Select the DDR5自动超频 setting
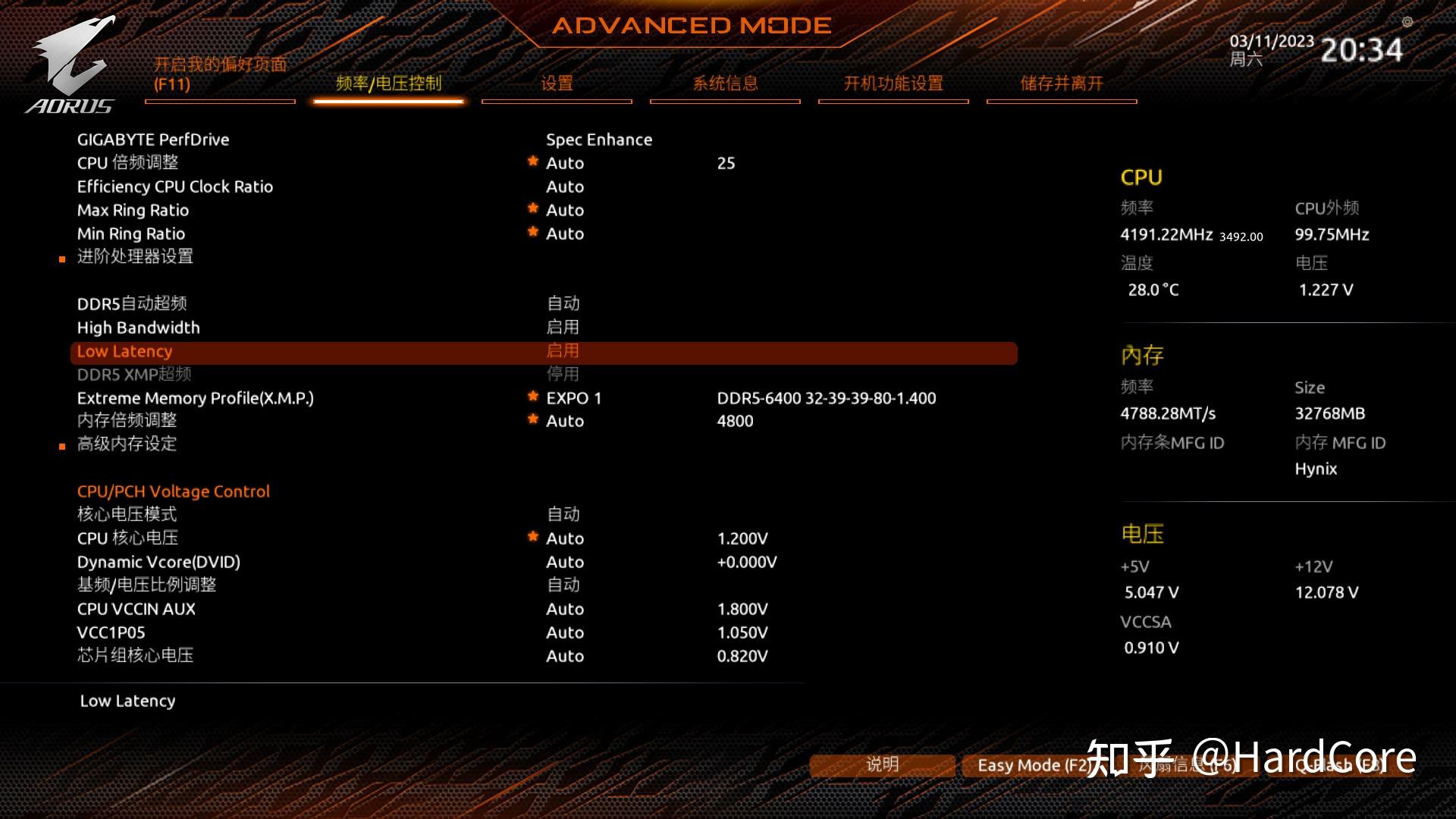This screenshot has width=1456, height=819. [x=132, y=304]
